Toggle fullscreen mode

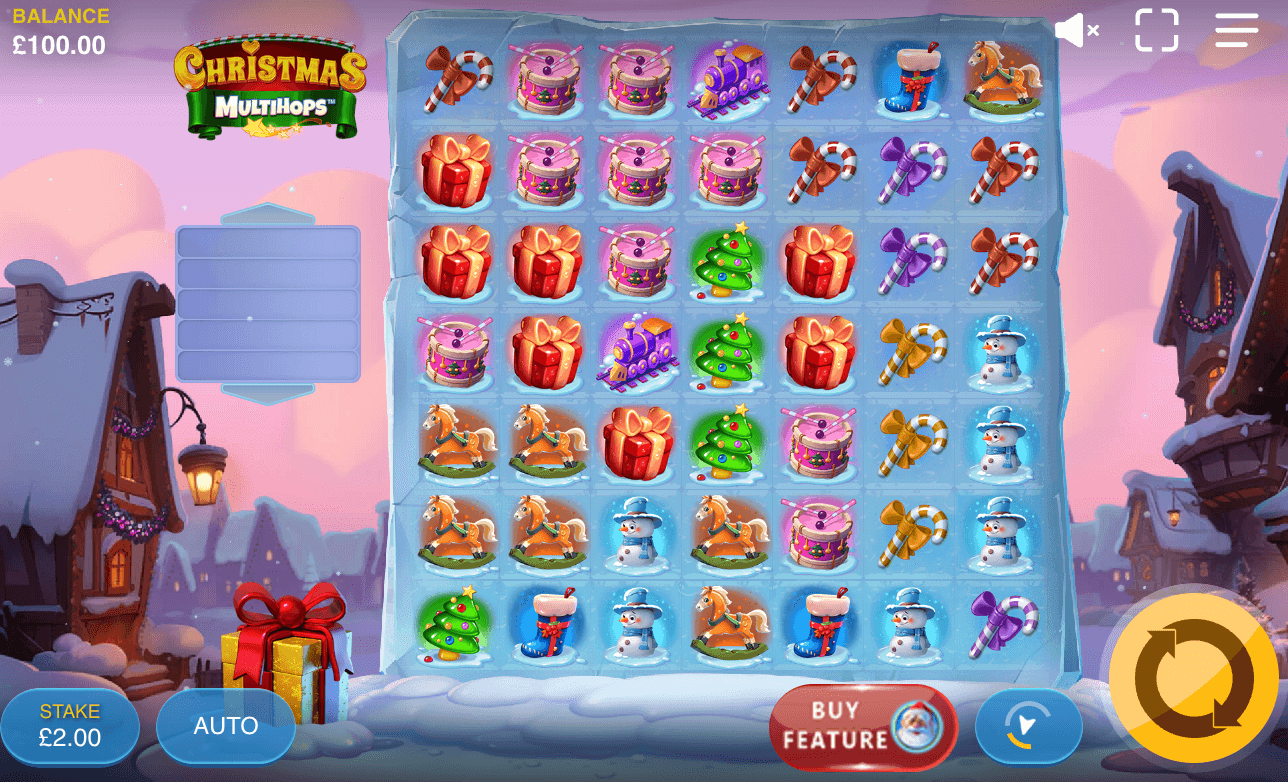click(x=1158, y=31)
